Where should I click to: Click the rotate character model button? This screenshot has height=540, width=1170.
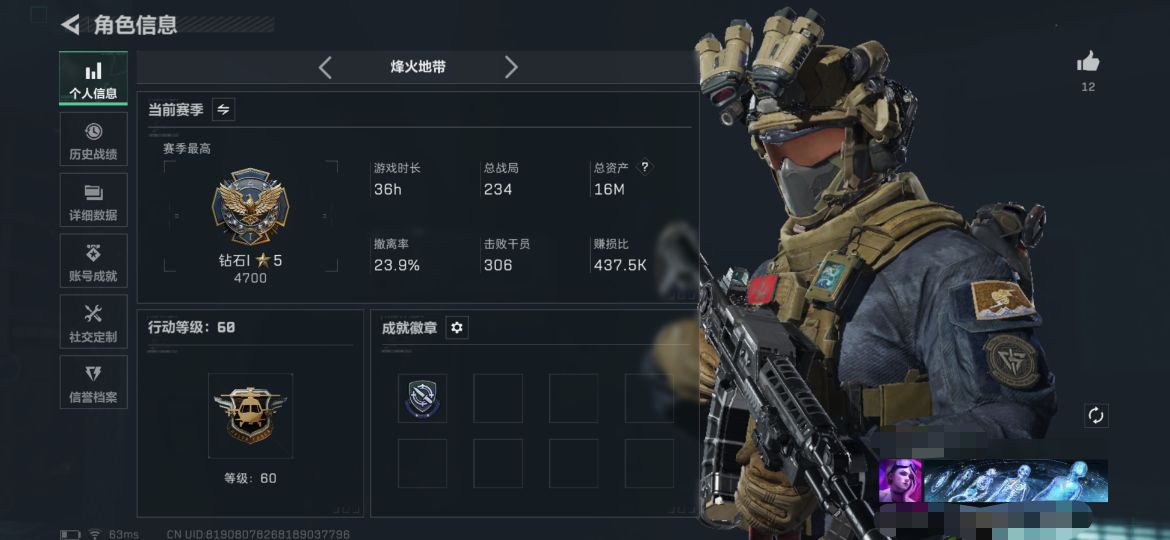click(1095, 415)
